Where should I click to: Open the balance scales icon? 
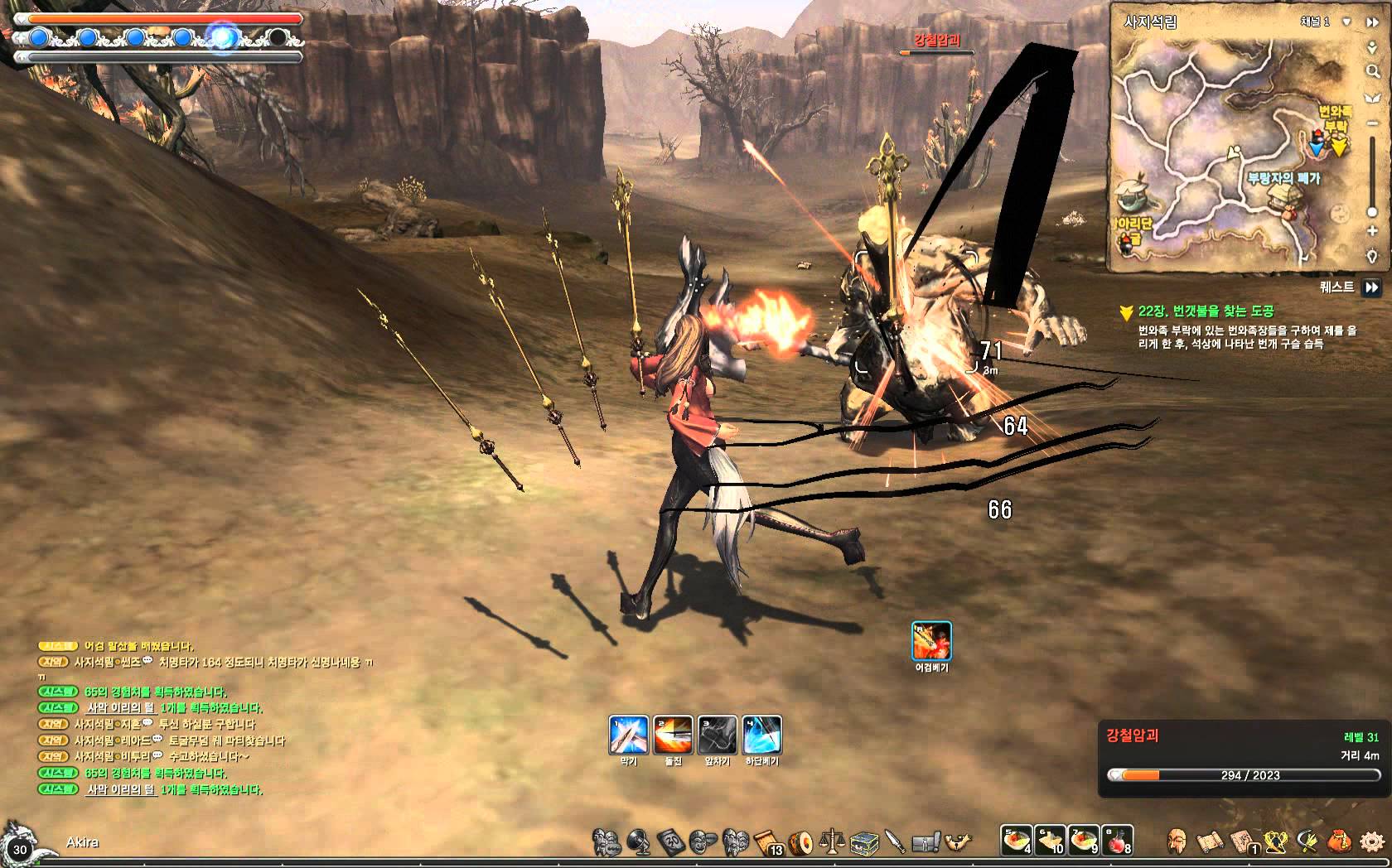tap(831, 842)
